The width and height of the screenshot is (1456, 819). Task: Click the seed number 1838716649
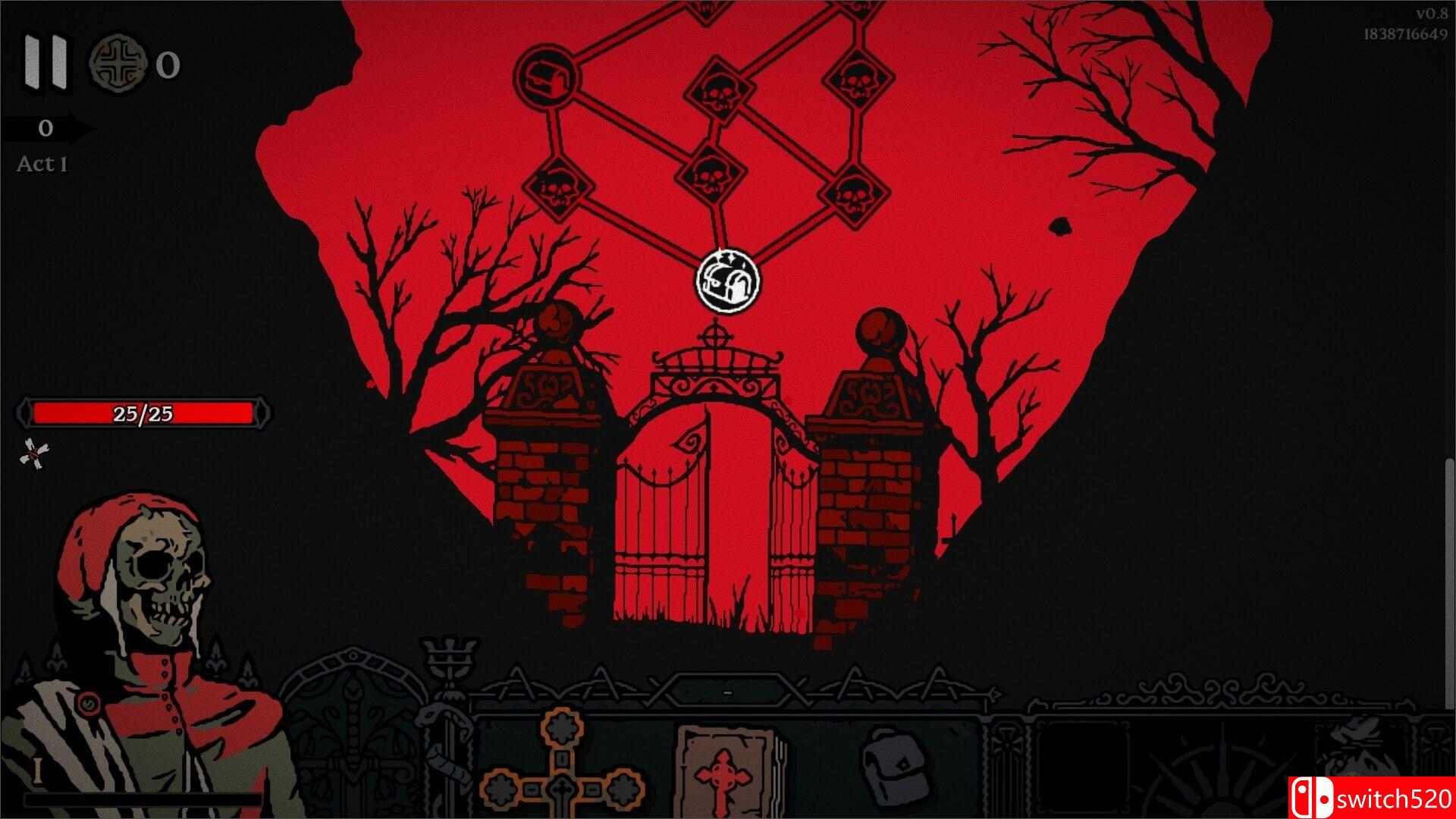[x=1409, y=33]
